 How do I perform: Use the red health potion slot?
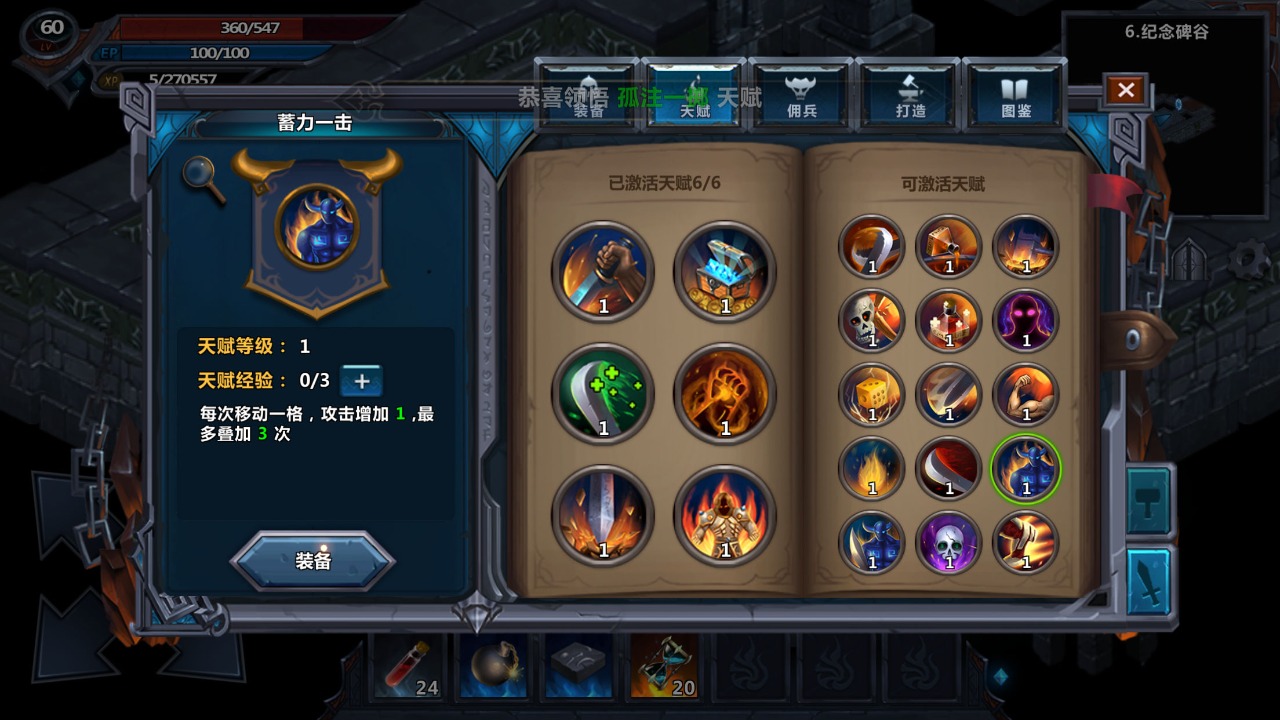click(x=408, y=666)
